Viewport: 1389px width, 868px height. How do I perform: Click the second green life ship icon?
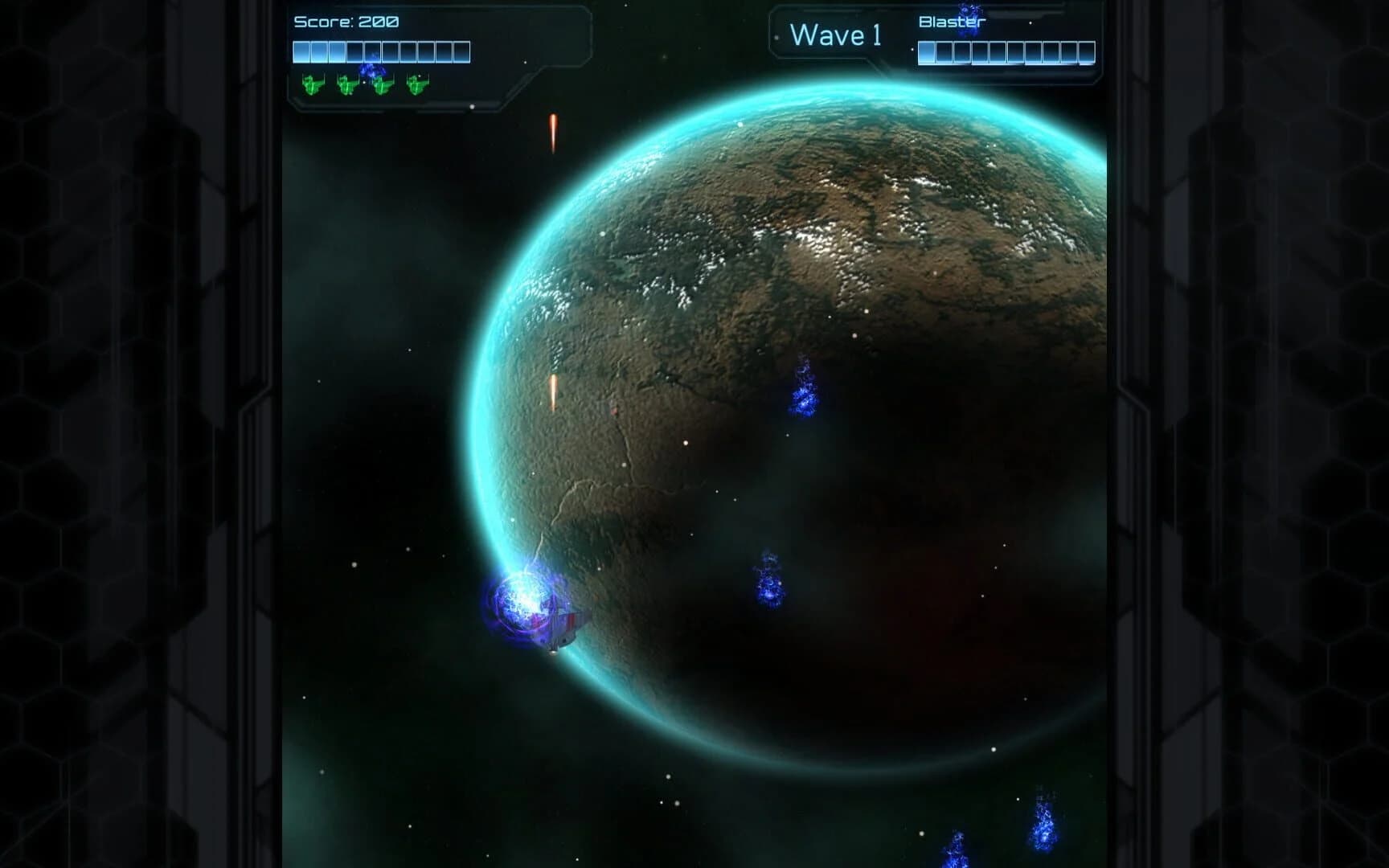[346, 86]
